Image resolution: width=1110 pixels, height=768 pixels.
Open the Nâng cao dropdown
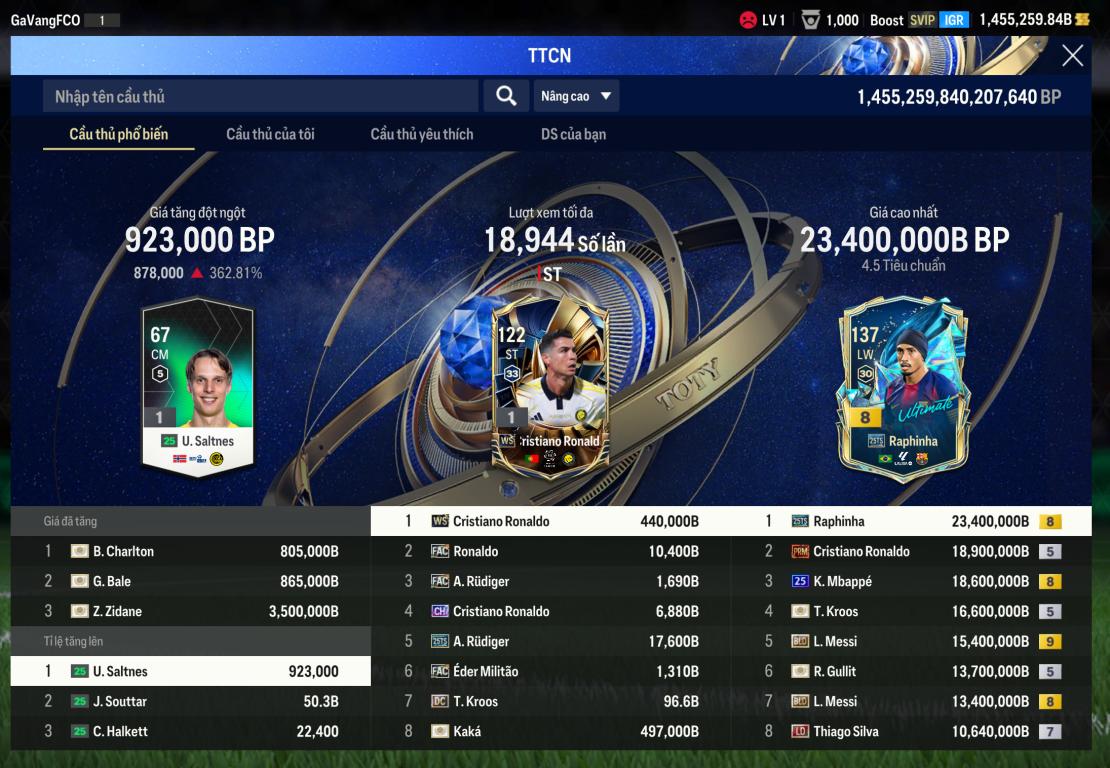pyautogui.click(x=577, y=96)
